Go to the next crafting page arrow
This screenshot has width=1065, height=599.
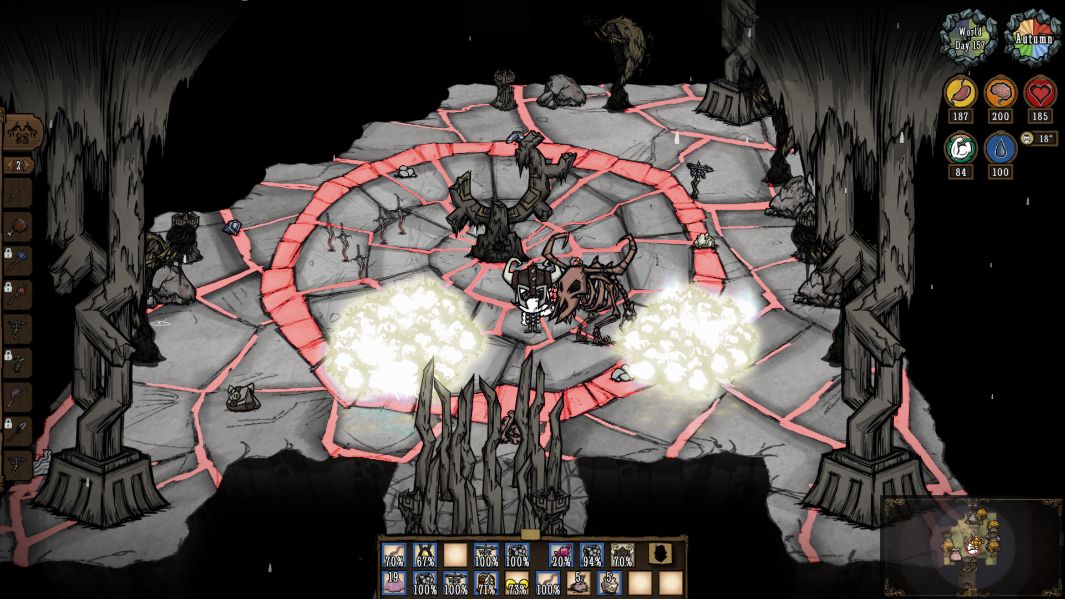coord(29,165)
